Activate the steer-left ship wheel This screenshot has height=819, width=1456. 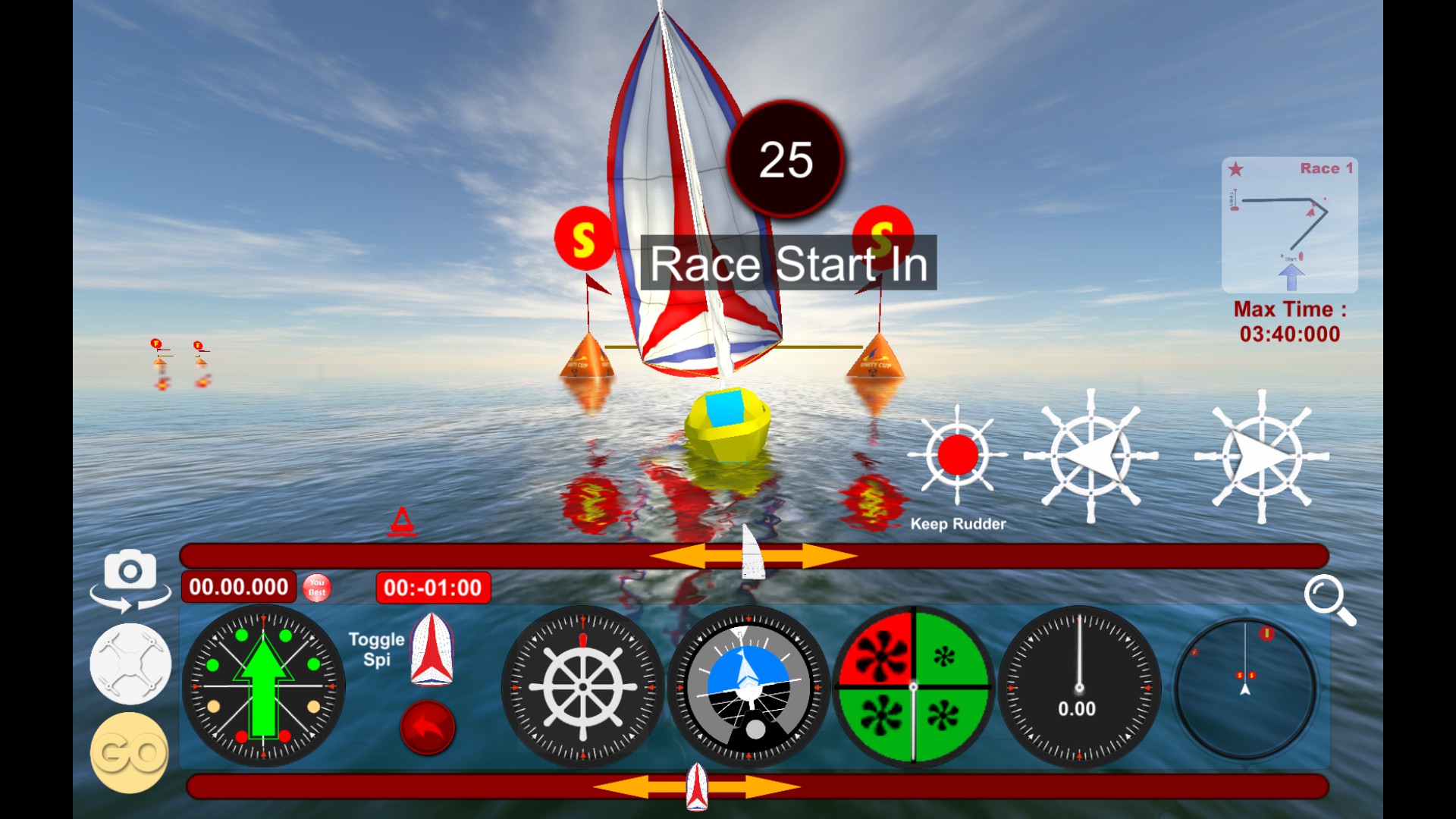point(1092,453)
